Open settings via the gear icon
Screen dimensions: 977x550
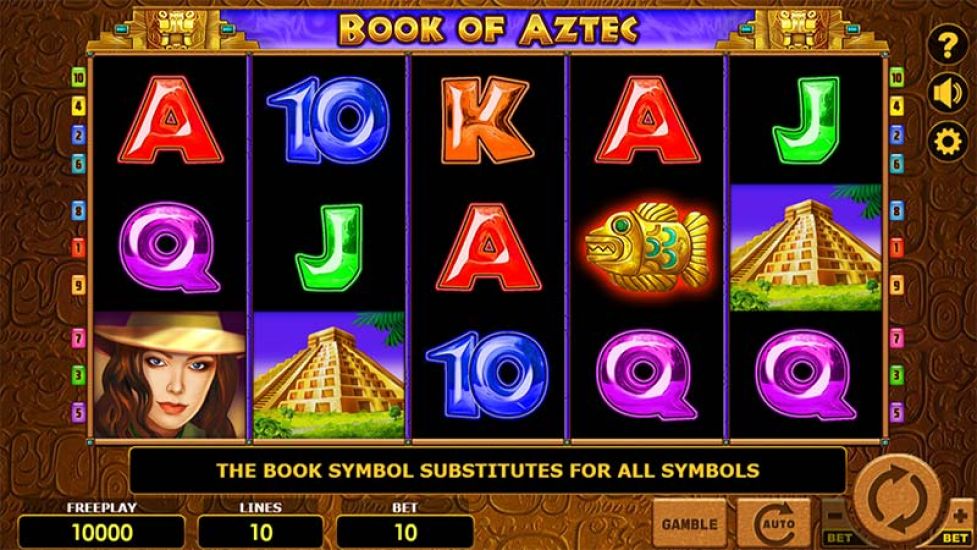(946, 141)
